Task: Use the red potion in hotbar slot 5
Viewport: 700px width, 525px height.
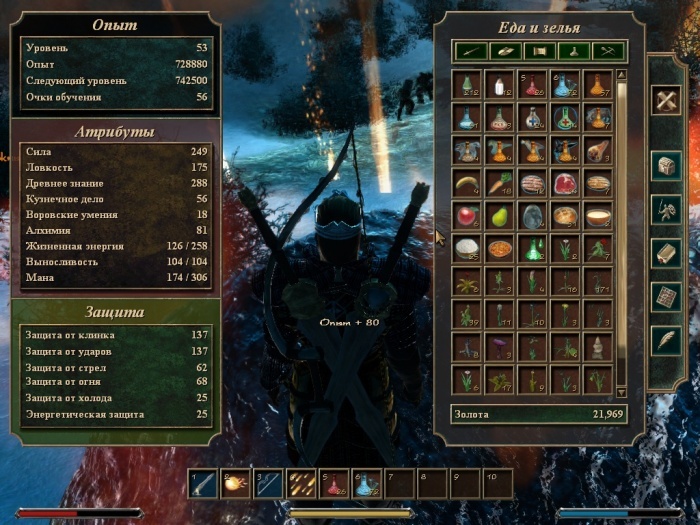Action: pos(334,484)
